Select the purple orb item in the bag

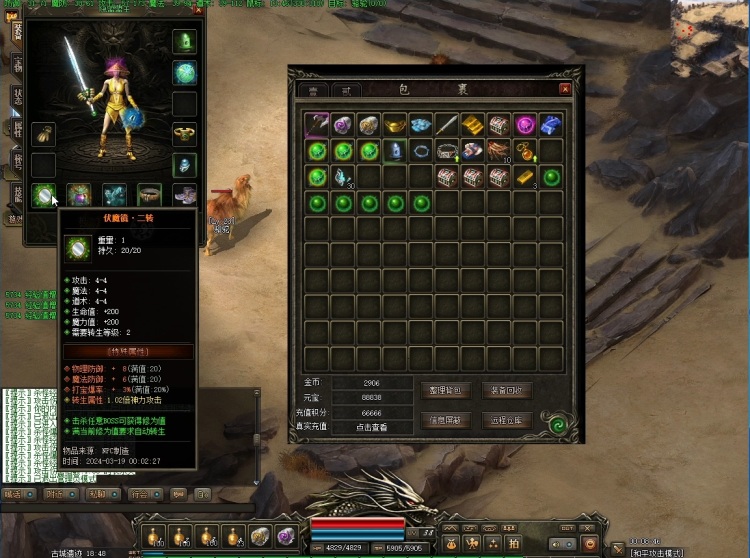tap(525, 125)
